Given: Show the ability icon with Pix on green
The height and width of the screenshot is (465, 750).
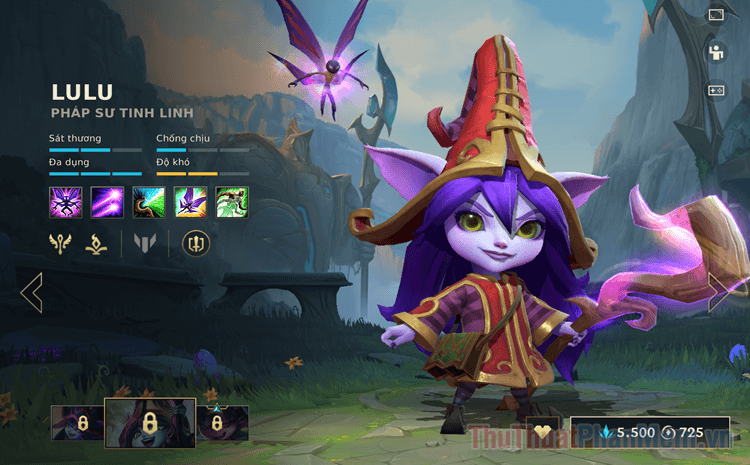Looking at the screenshot, I should [x=190, y=202].
